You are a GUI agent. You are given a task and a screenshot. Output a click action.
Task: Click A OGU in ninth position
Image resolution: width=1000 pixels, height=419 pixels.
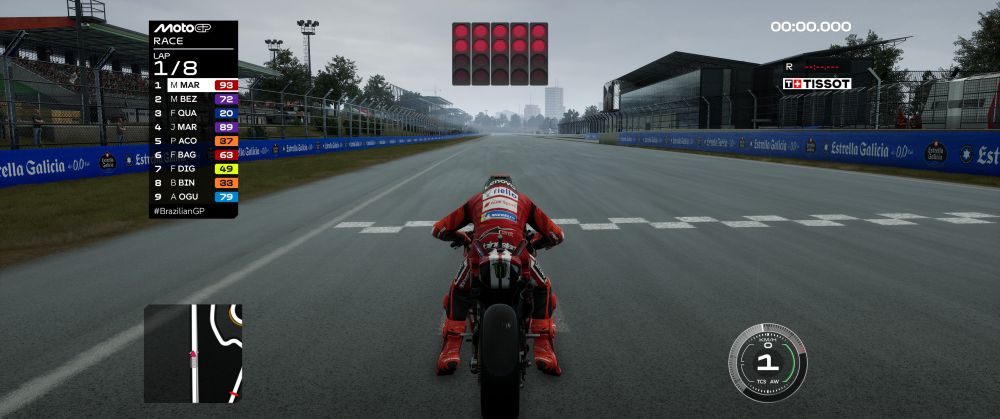coord(195,197)
